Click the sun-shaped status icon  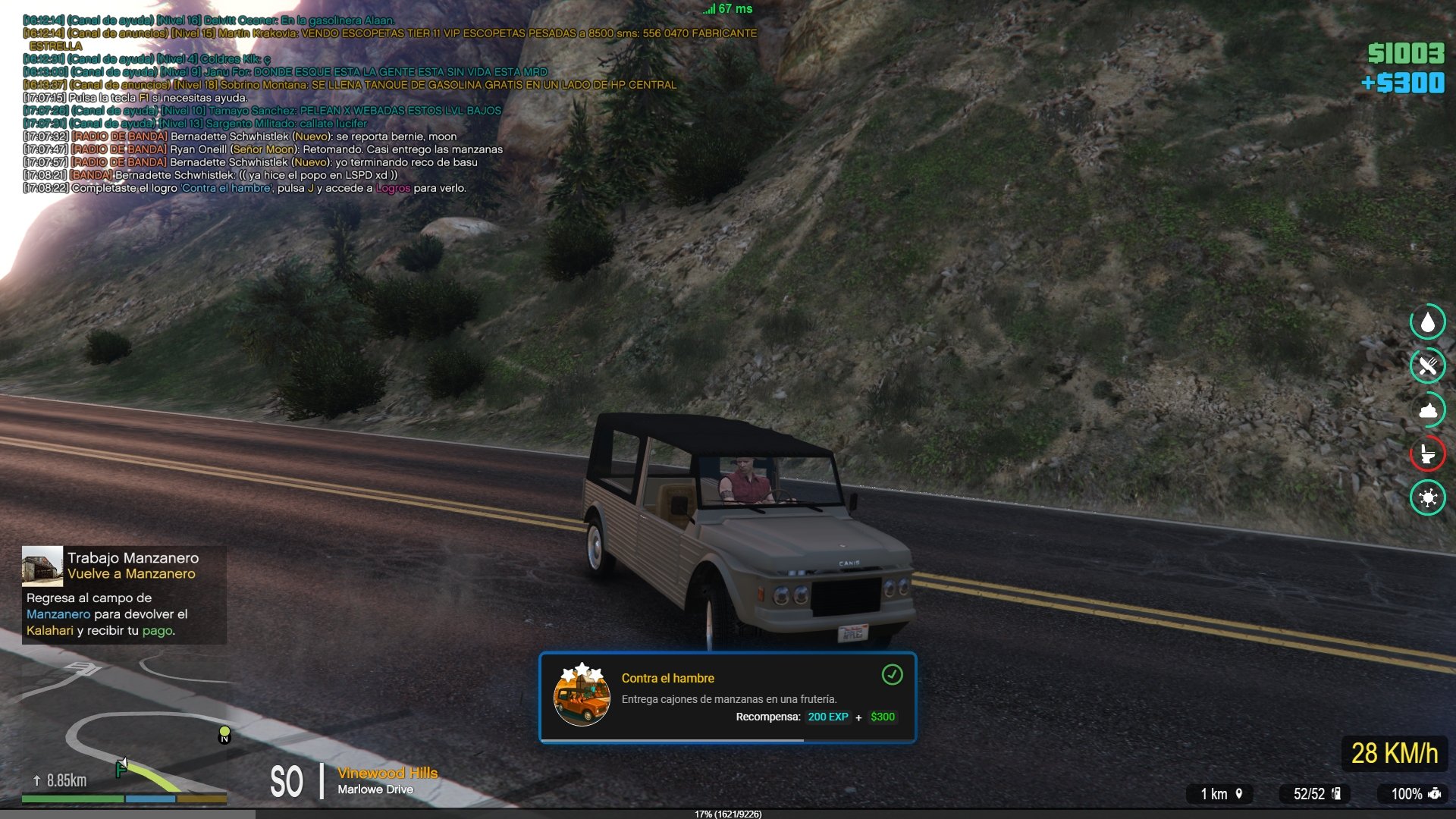point(1427,497)
